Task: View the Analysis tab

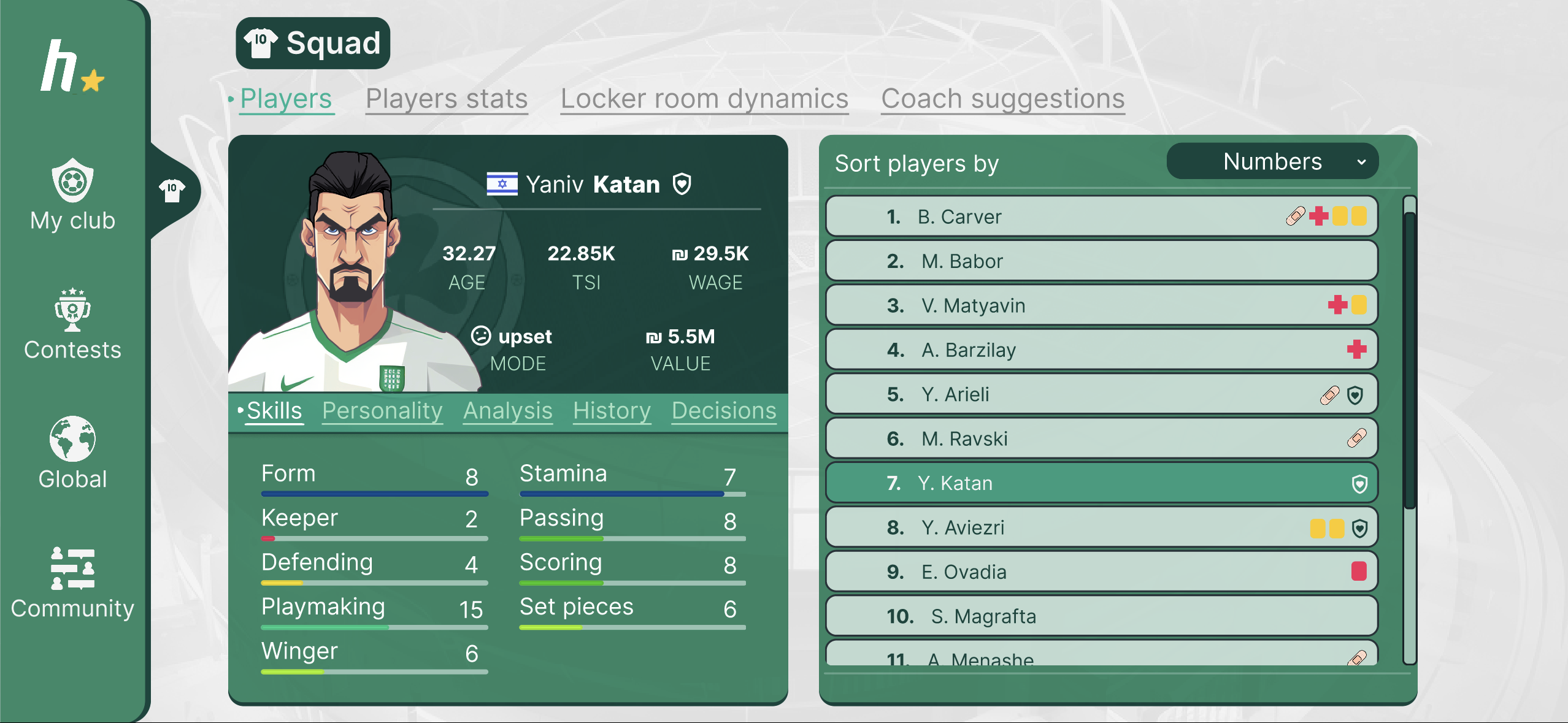Action: (508, 411)
